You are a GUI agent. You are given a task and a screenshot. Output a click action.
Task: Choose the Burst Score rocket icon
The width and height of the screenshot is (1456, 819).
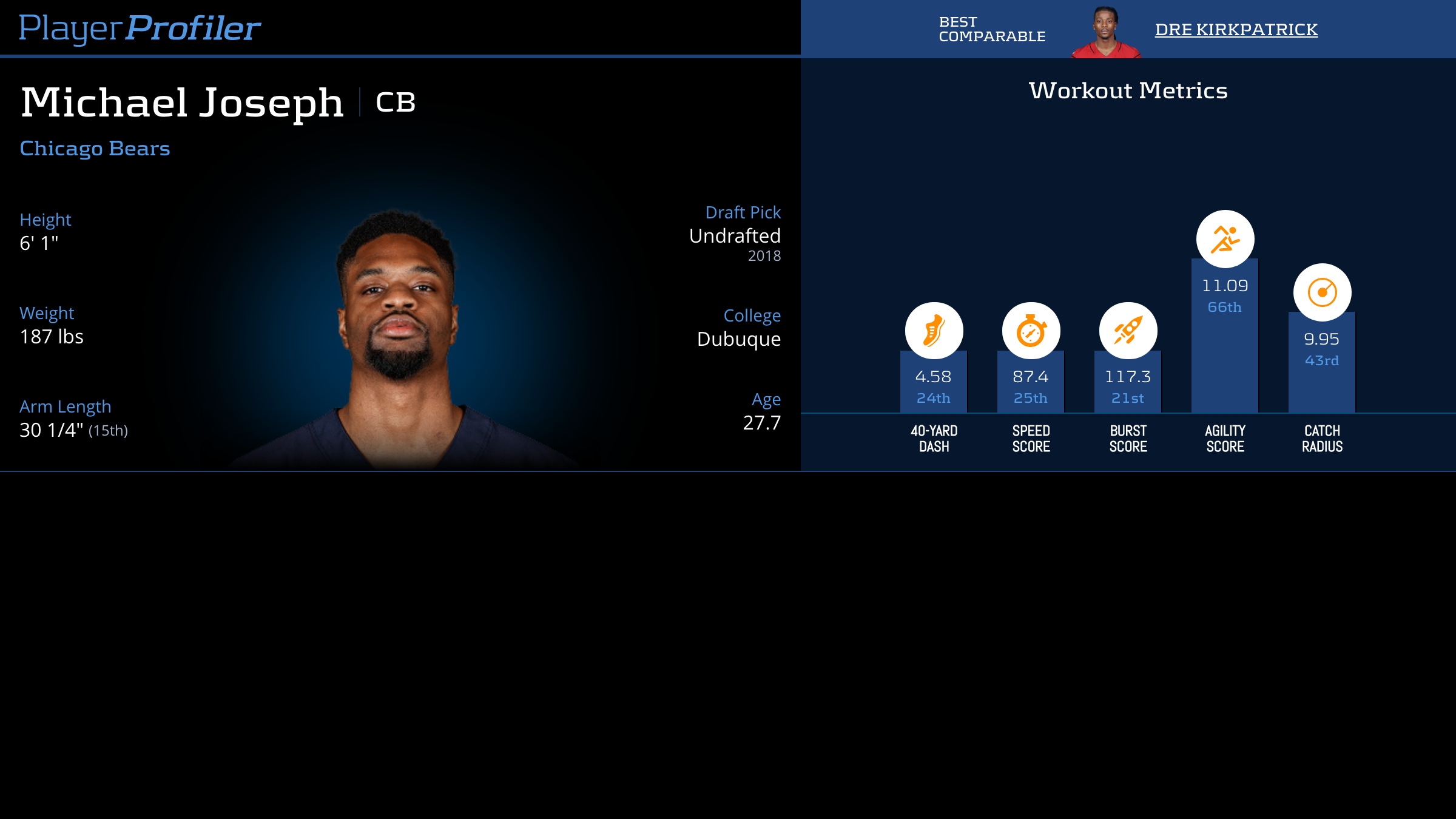pos(1128,331)
